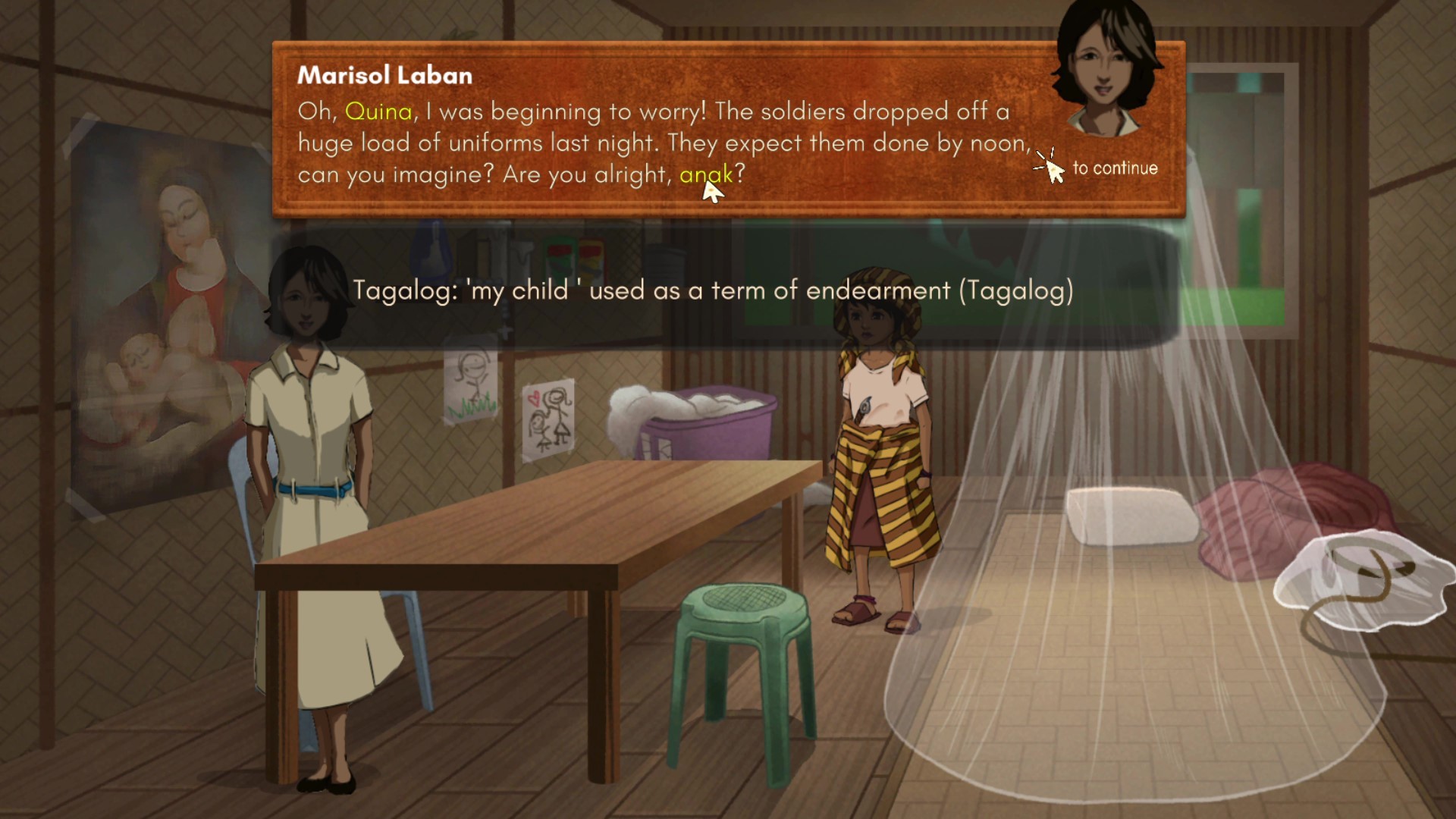Click 'to continue' to advance dialogue

click(x=1115, y=168)
